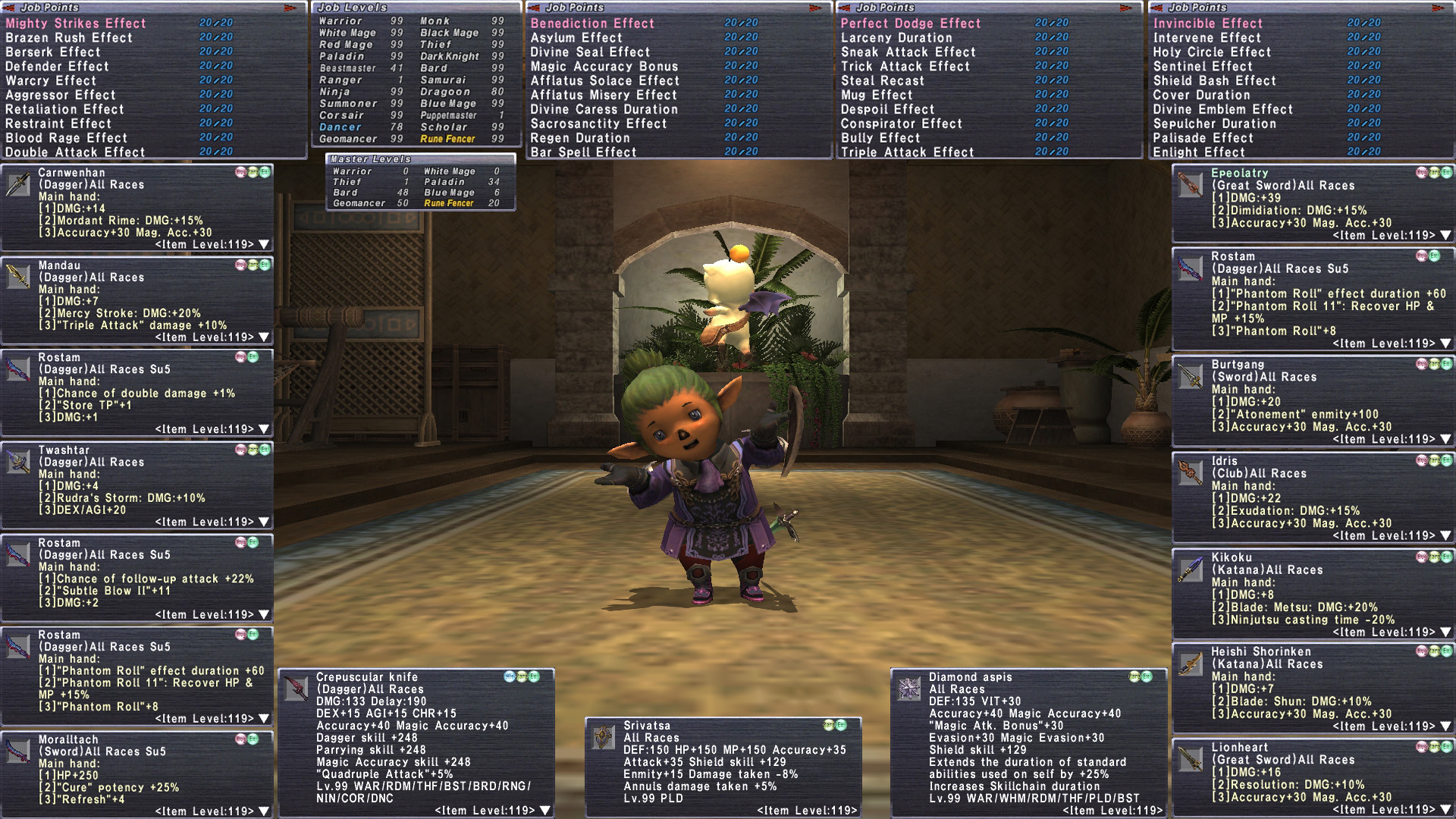
Task: Select the Double Attack Effect row
Action: 75,152
